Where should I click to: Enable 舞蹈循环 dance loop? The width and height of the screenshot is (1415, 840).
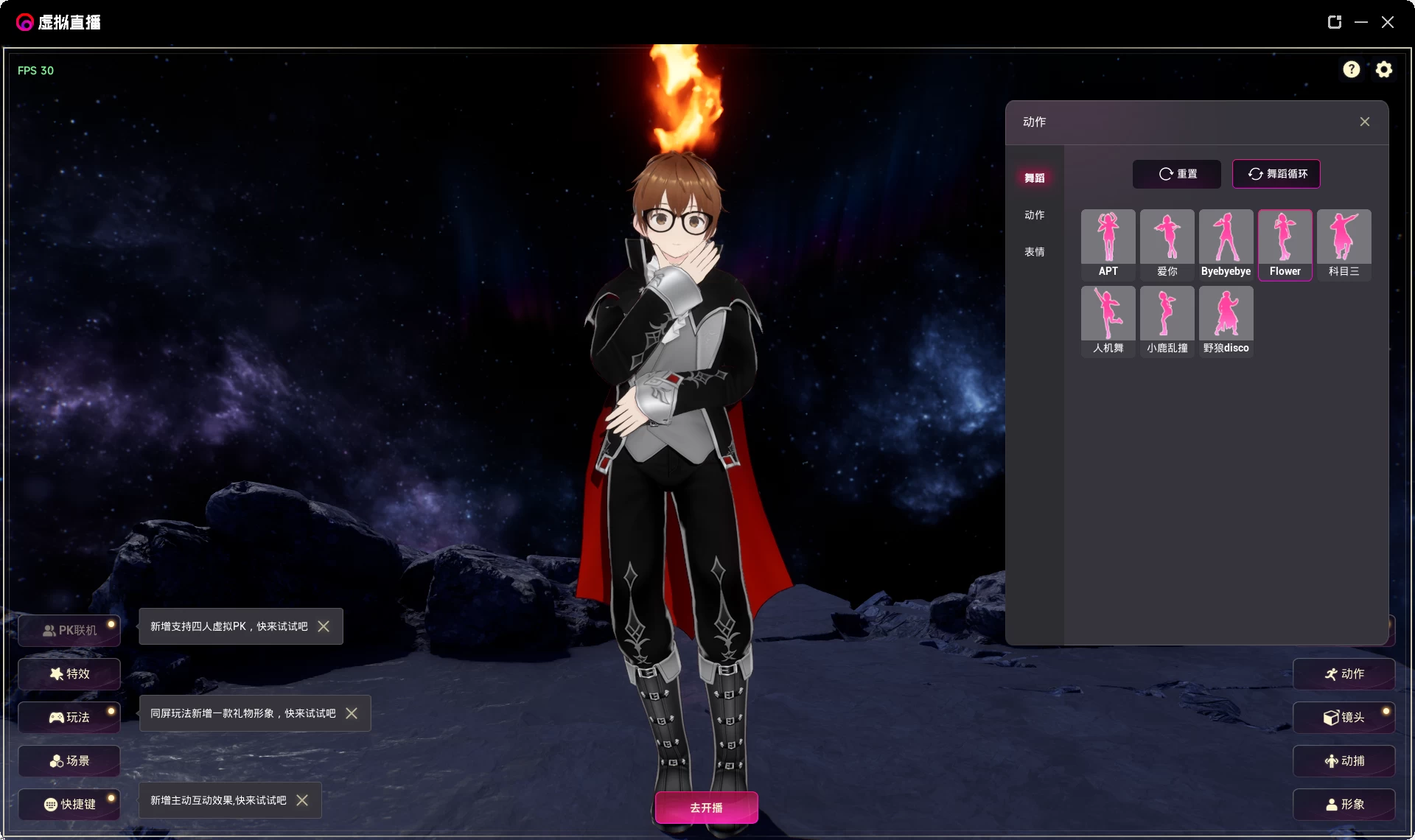pos(1276,174)
